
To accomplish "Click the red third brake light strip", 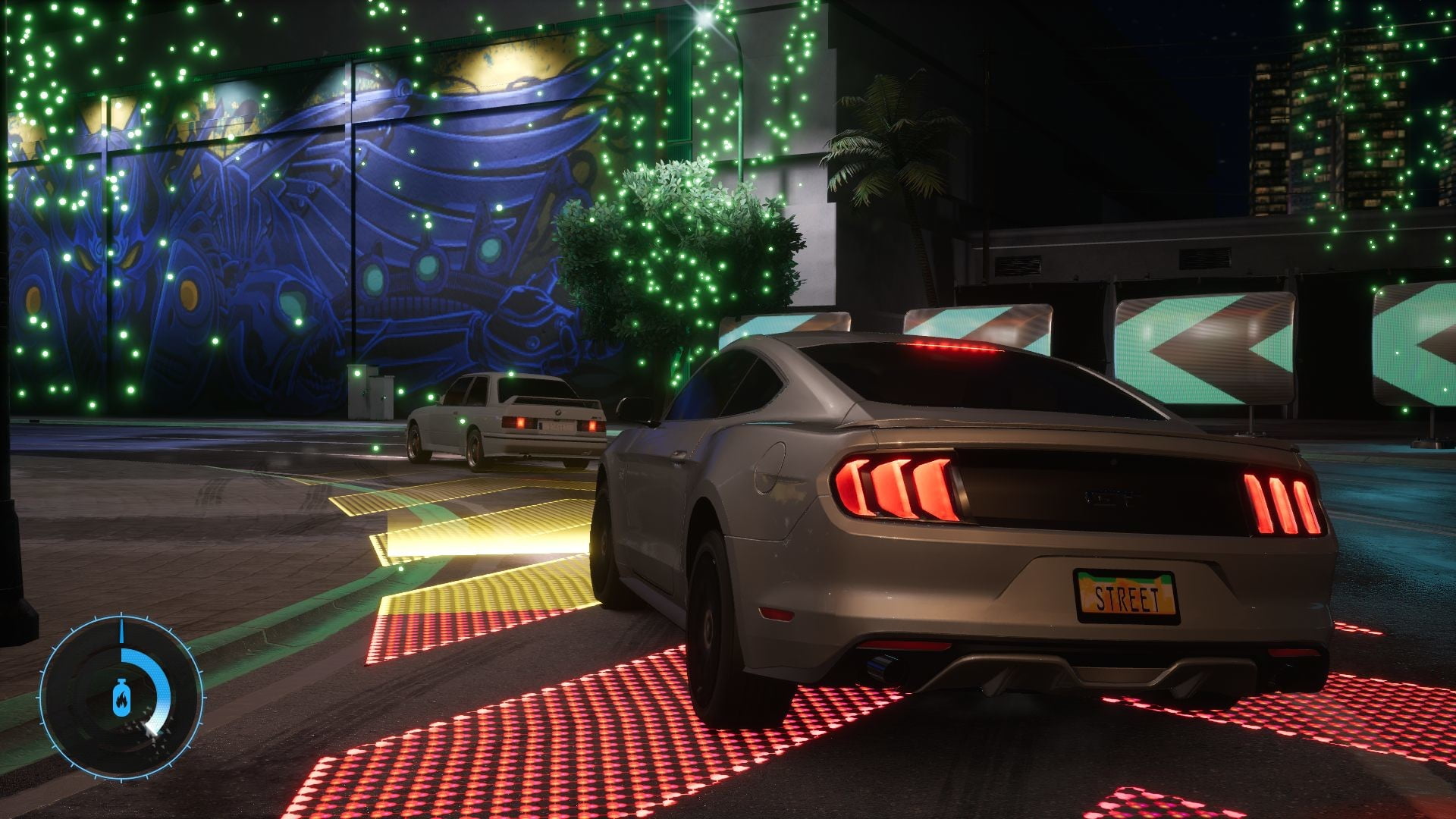I will coord(952,345).
